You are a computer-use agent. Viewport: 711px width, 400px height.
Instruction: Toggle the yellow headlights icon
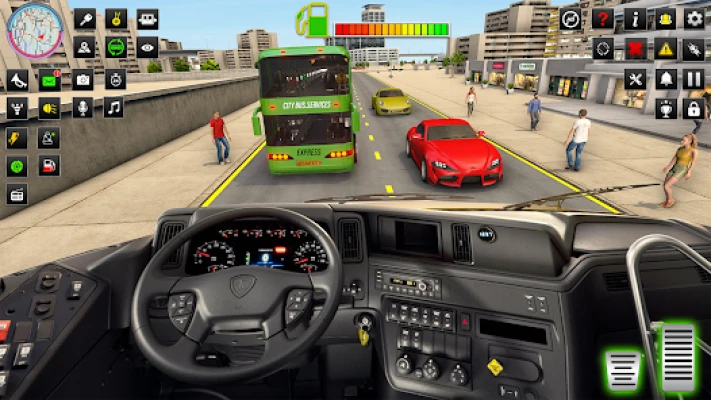49,108
